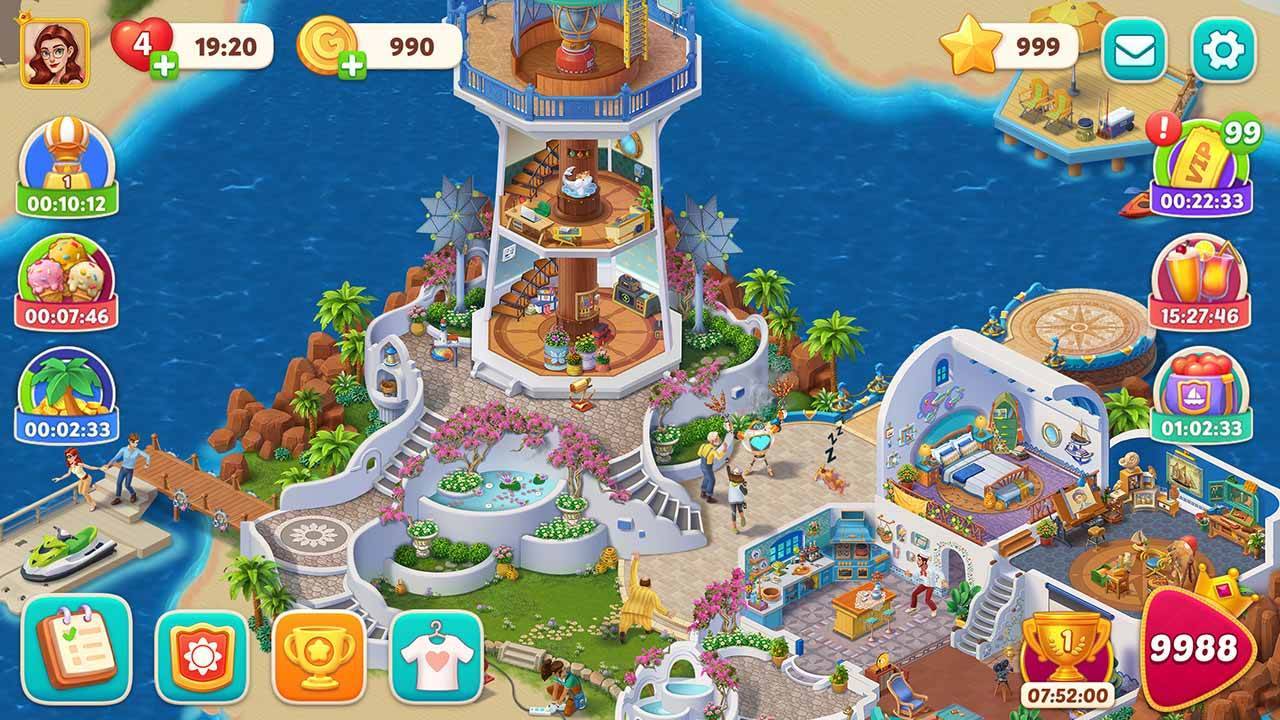Image resolution: width=1280 pixels, height=720 pixels.
Task: Tap the star counter showing 999
Action: 1010,46
